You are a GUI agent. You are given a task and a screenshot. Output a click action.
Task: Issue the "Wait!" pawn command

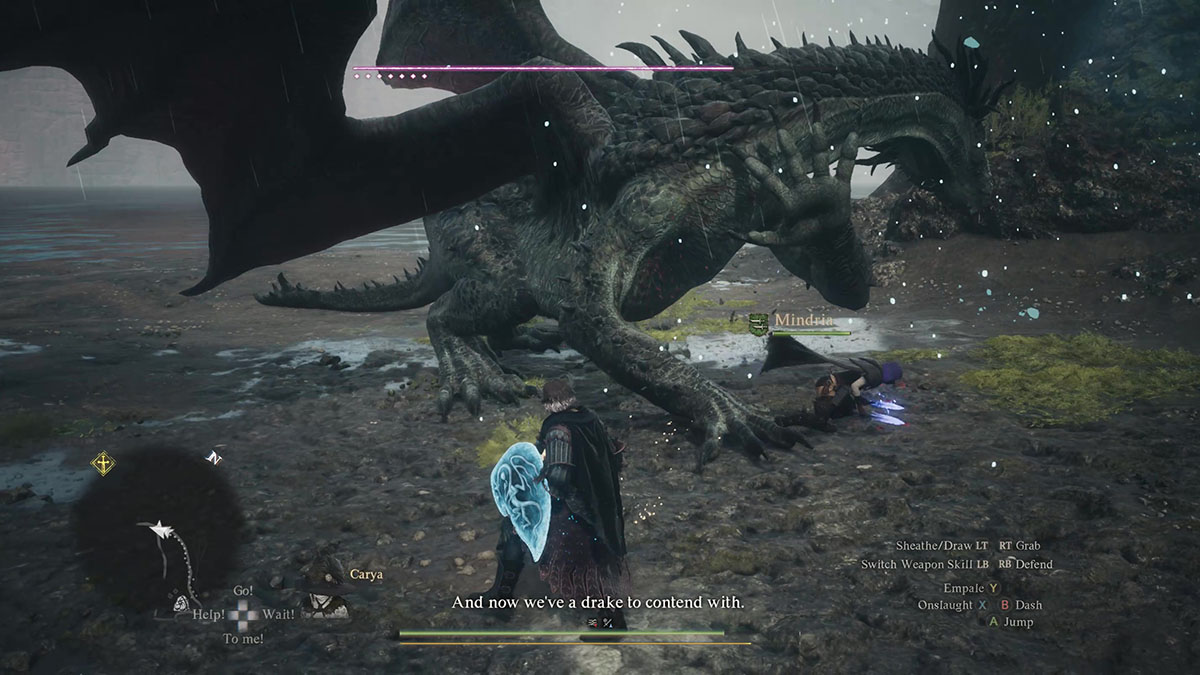[x=279, y=614]
